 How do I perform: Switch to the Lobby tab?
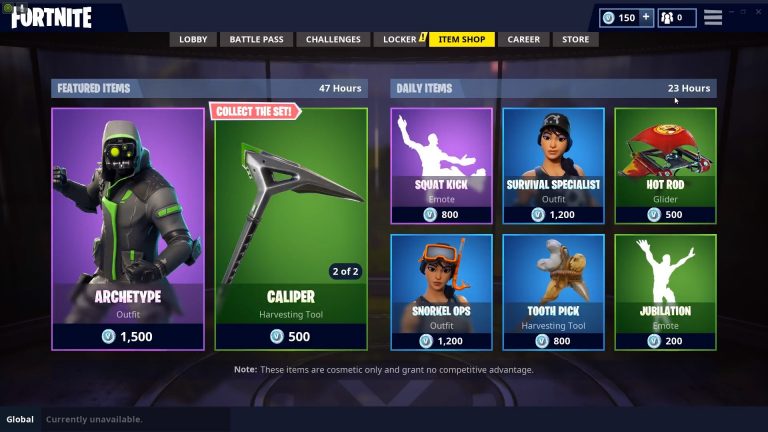coord(193,40)
